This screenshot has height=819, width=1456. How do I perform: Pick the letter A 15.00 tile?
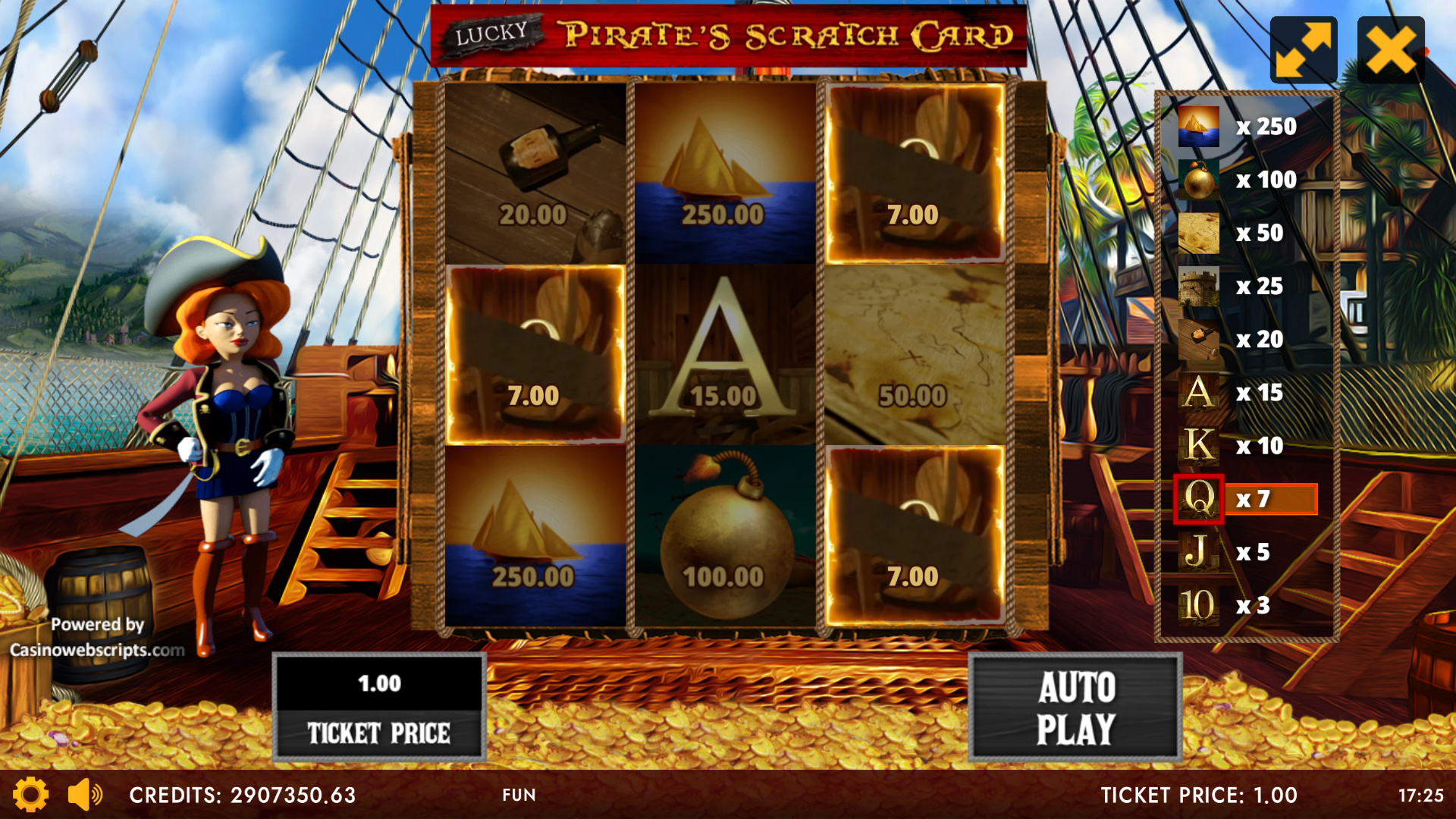[725, 354]
